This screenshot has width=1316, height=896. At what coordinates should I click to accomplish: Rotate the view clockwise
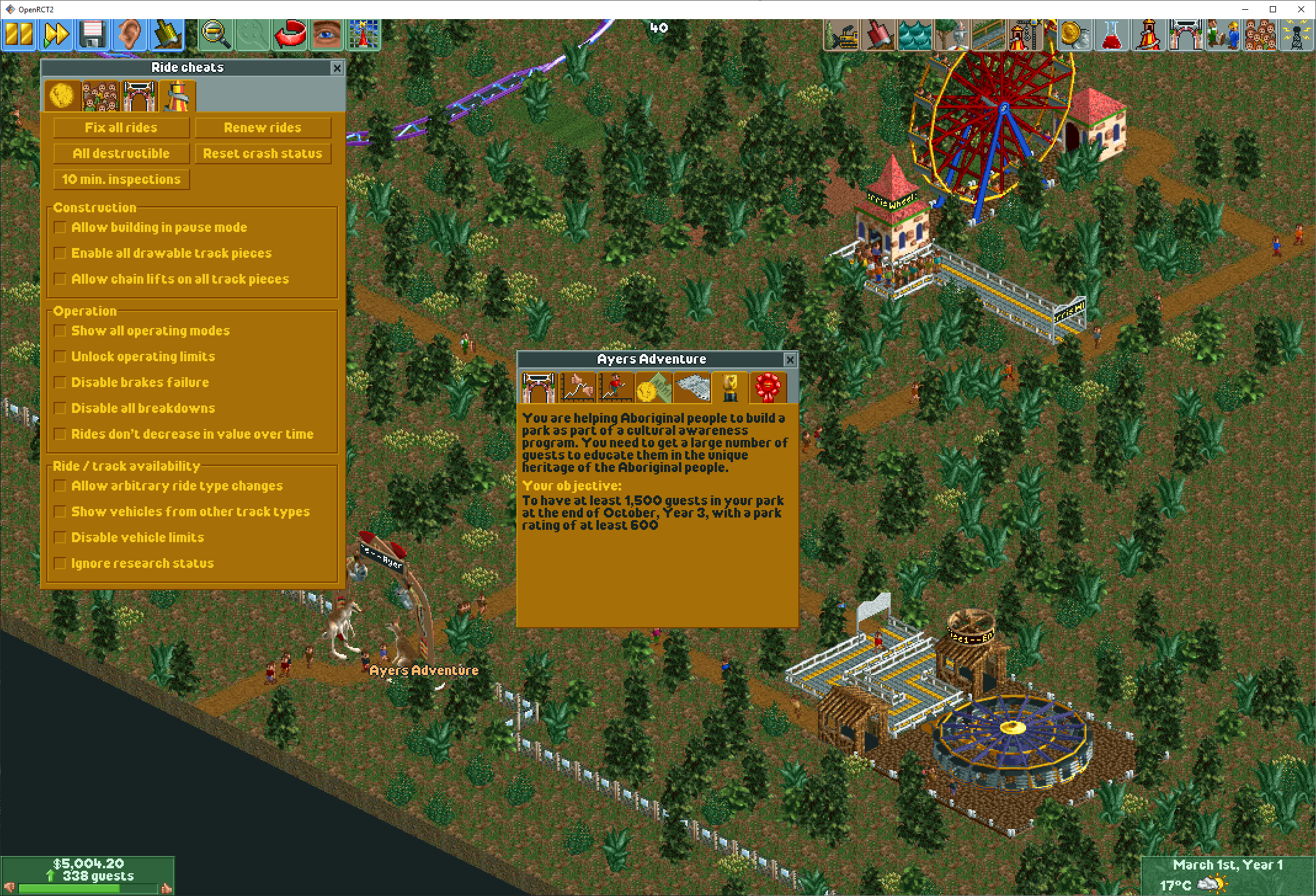coord(290,34)
